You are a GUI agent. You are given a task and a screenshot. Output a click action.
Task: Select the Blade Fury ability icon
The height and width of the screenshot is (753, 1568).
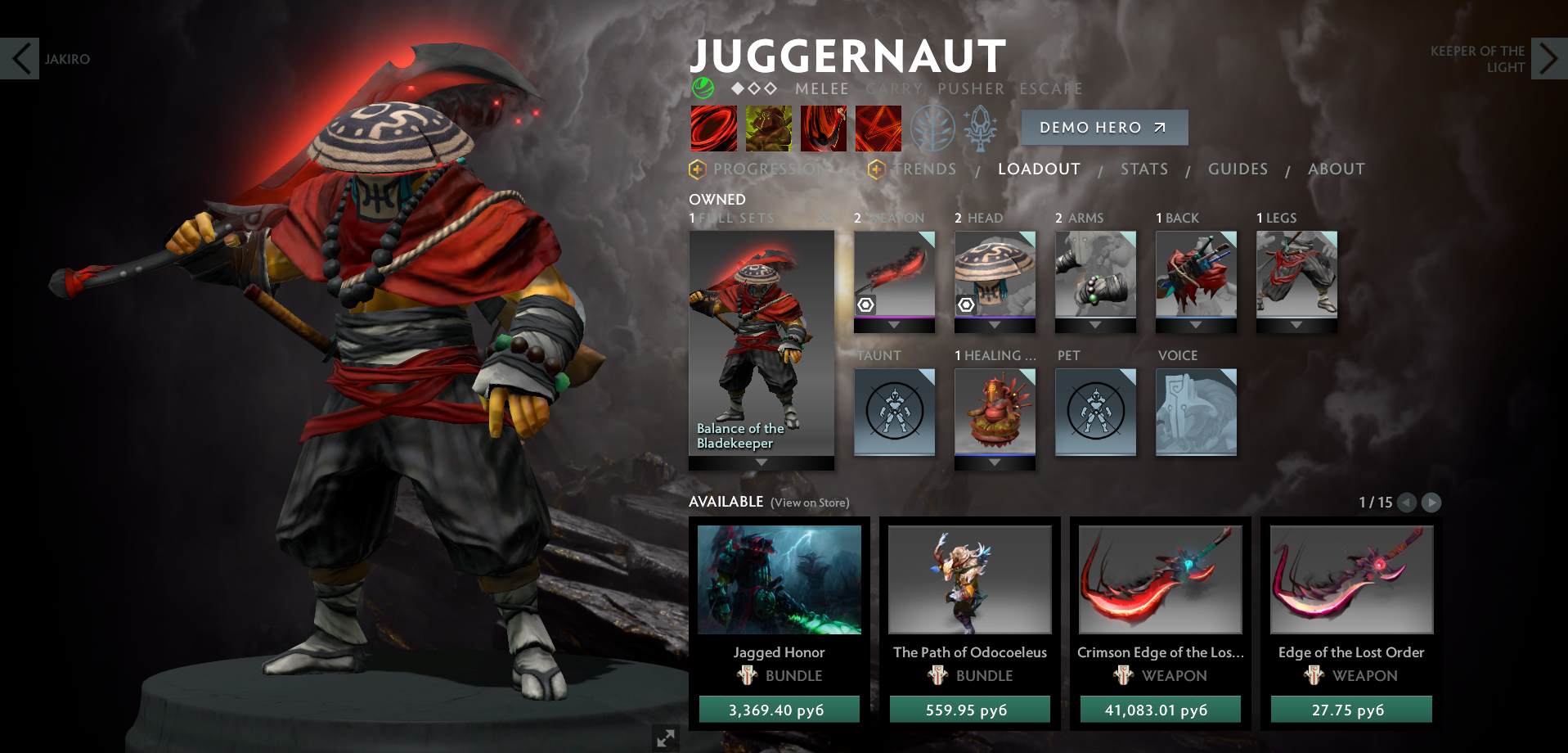pos(713,128)
